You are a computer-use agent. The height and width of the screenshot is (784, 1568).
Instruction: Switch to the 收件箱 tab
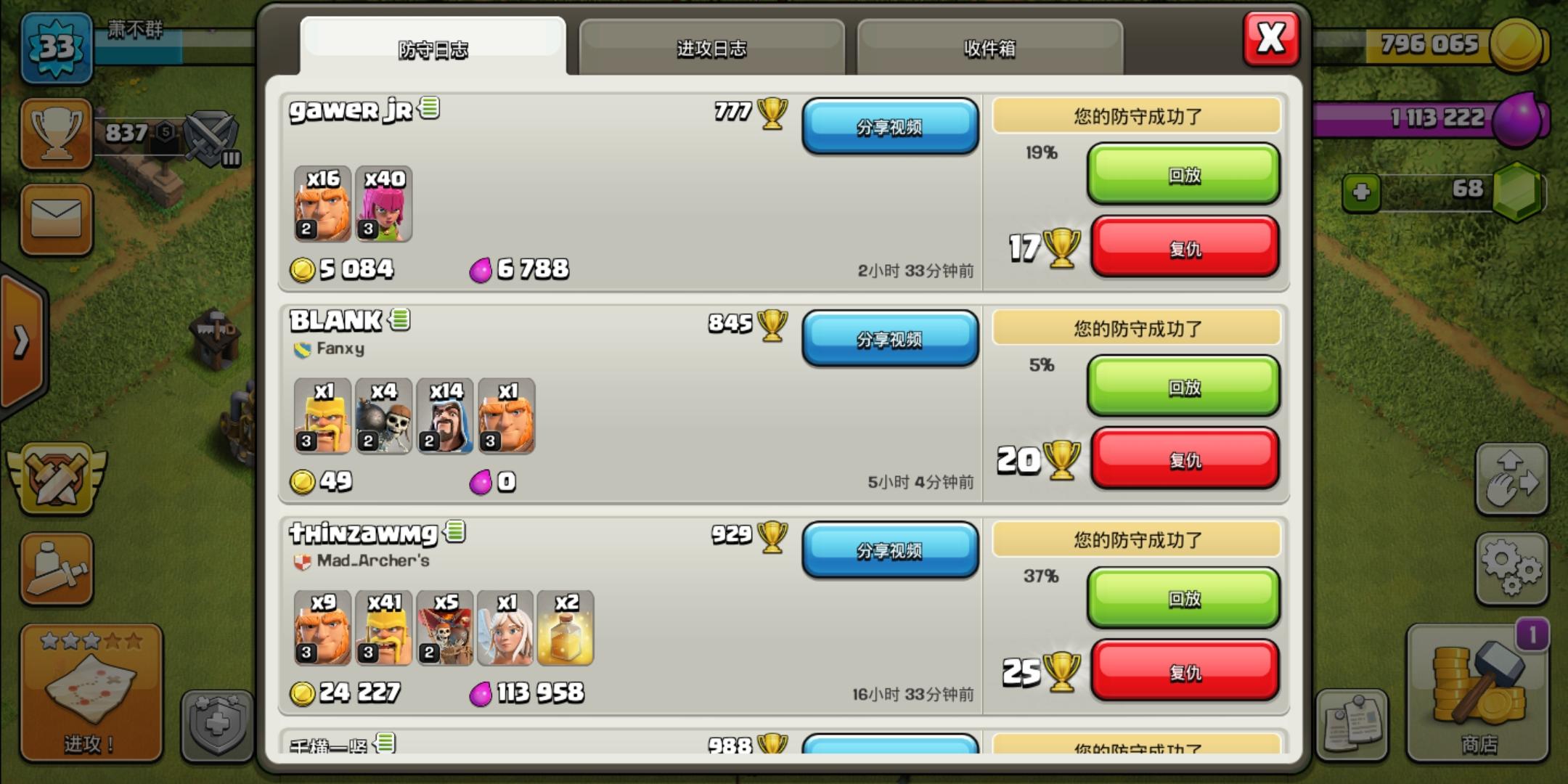(989, 49)
